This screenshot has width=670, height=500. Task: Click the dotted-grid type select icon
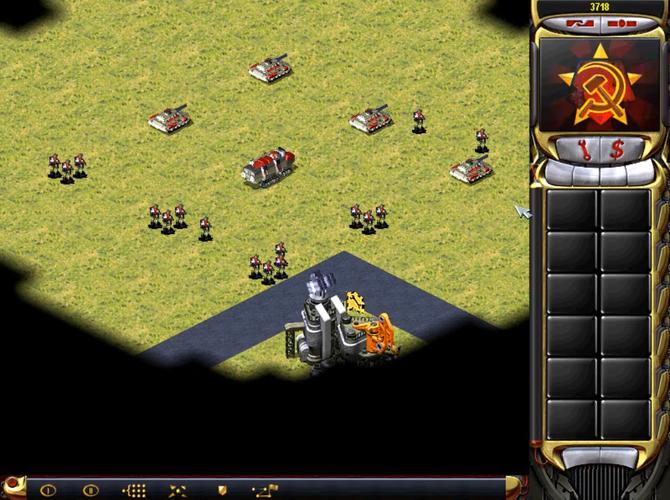click(x=134, y=490)
